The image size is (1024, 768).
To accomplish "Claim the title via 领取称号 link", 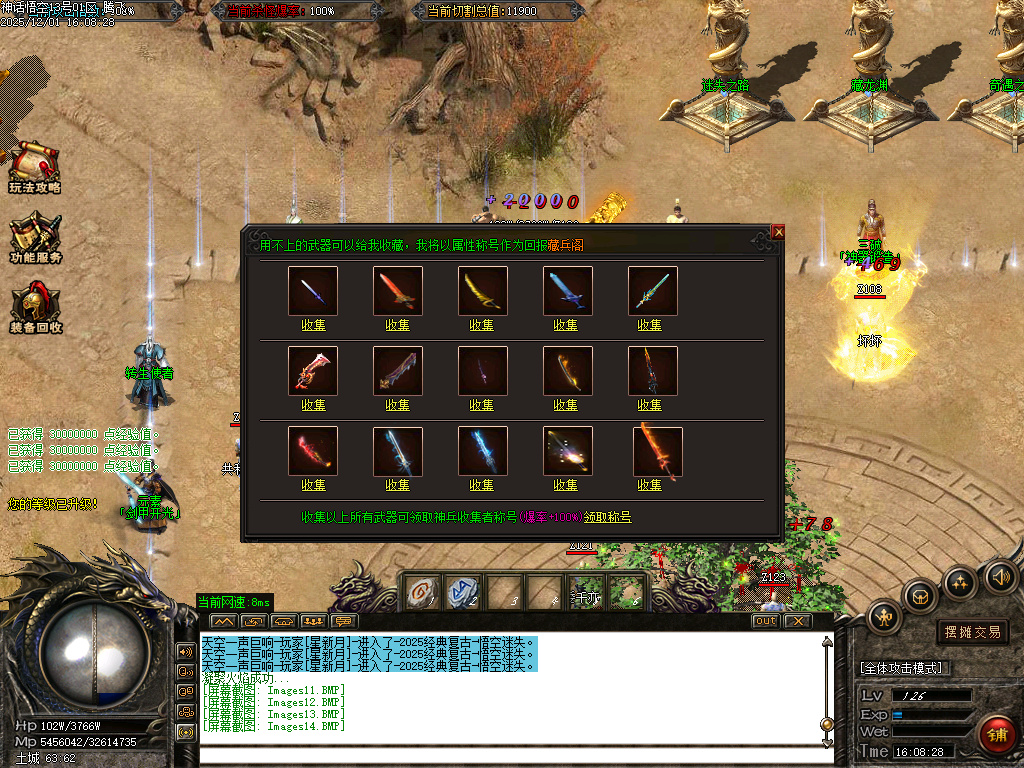I will click(x=608, y=517).
